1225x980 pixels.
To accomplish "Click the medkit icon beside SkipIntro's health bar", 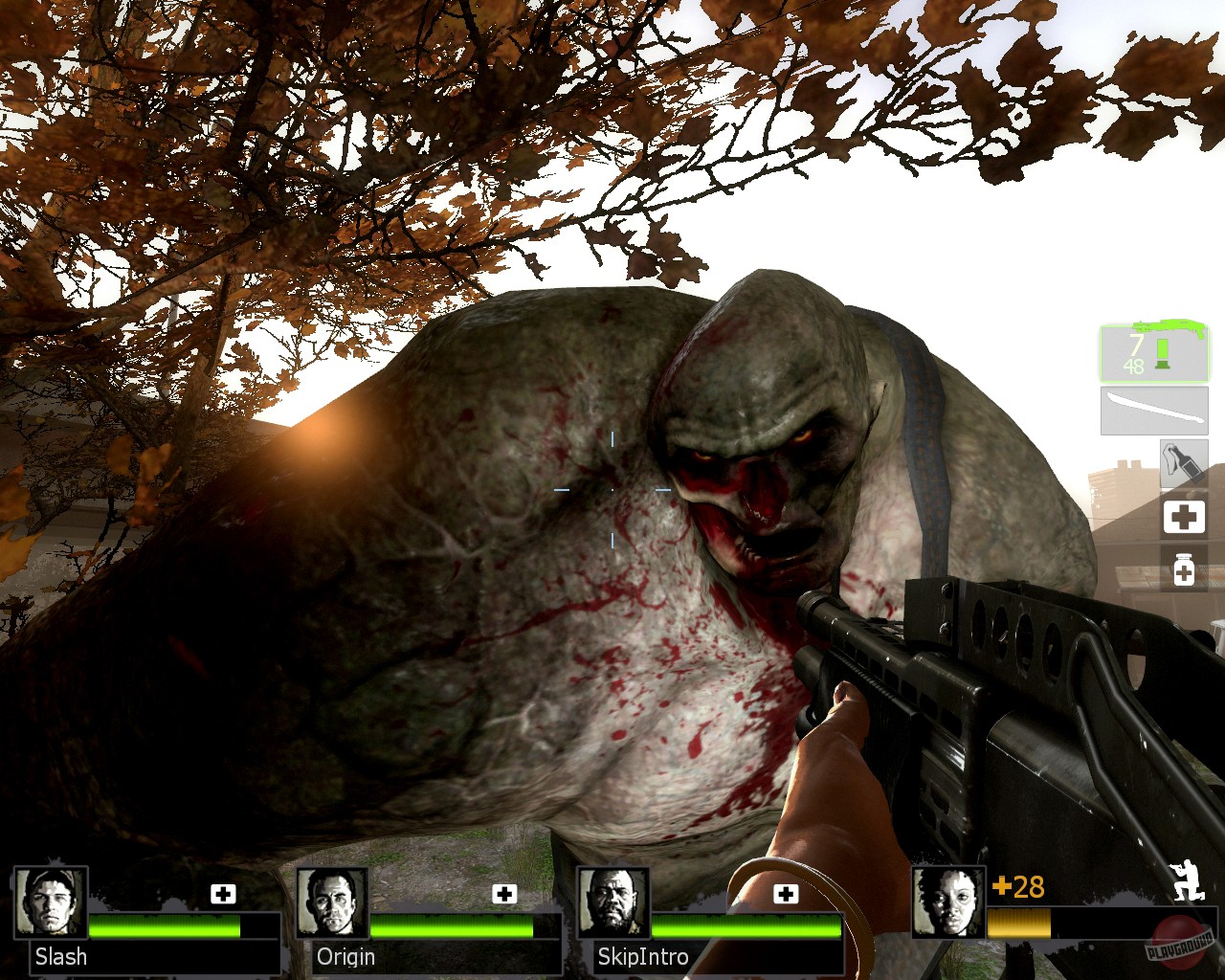I will tap(787, 894).
